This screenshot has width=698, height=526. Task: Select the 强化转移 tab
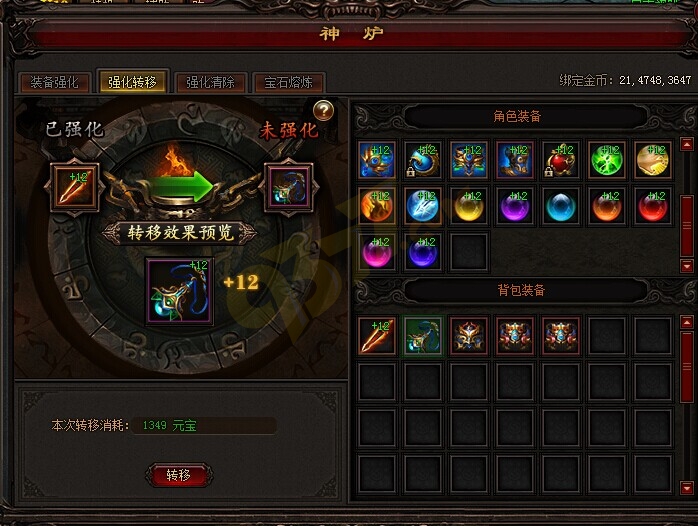click(132, 83)
